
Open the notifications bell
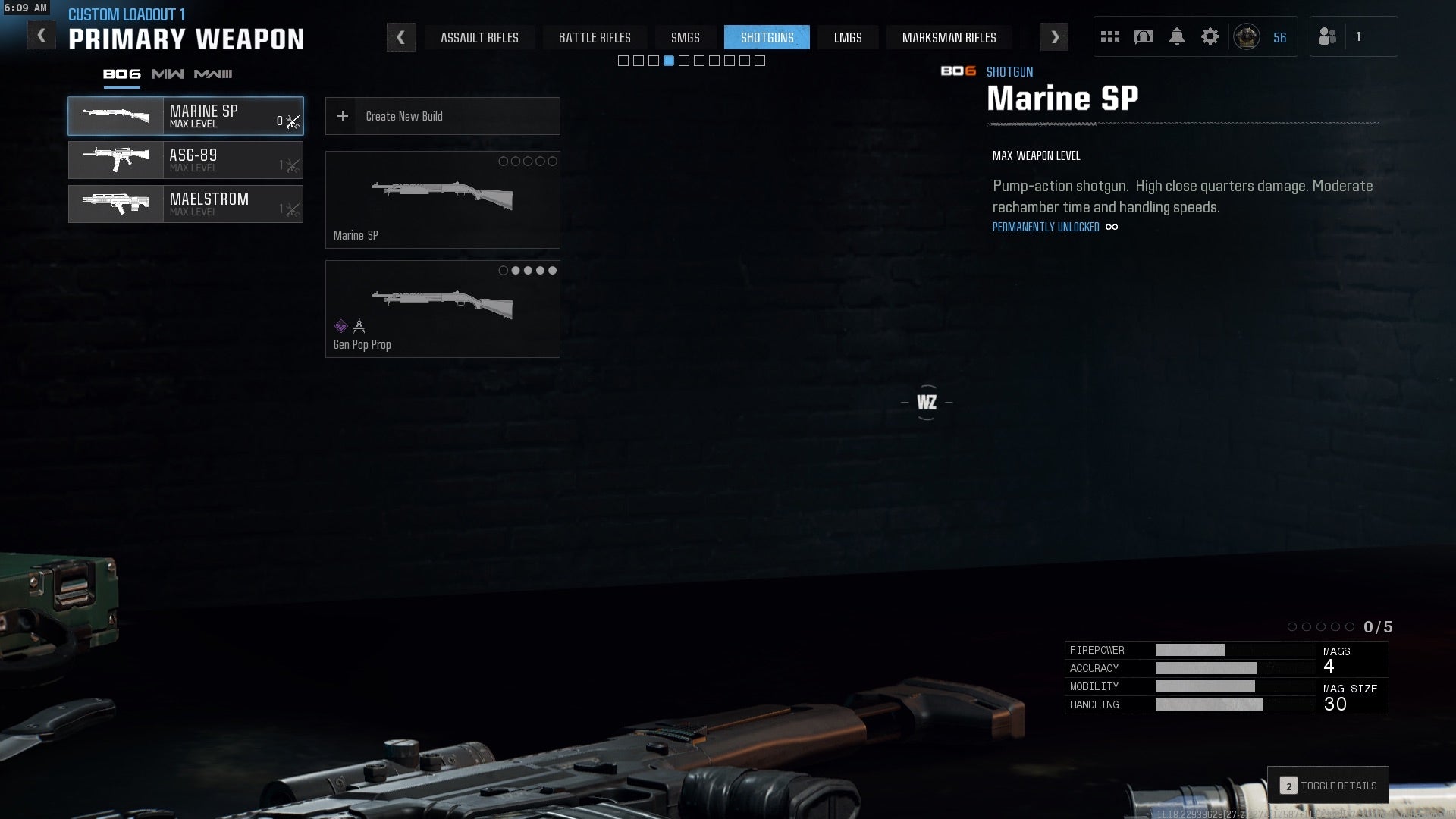click(x=1176, y=37)
